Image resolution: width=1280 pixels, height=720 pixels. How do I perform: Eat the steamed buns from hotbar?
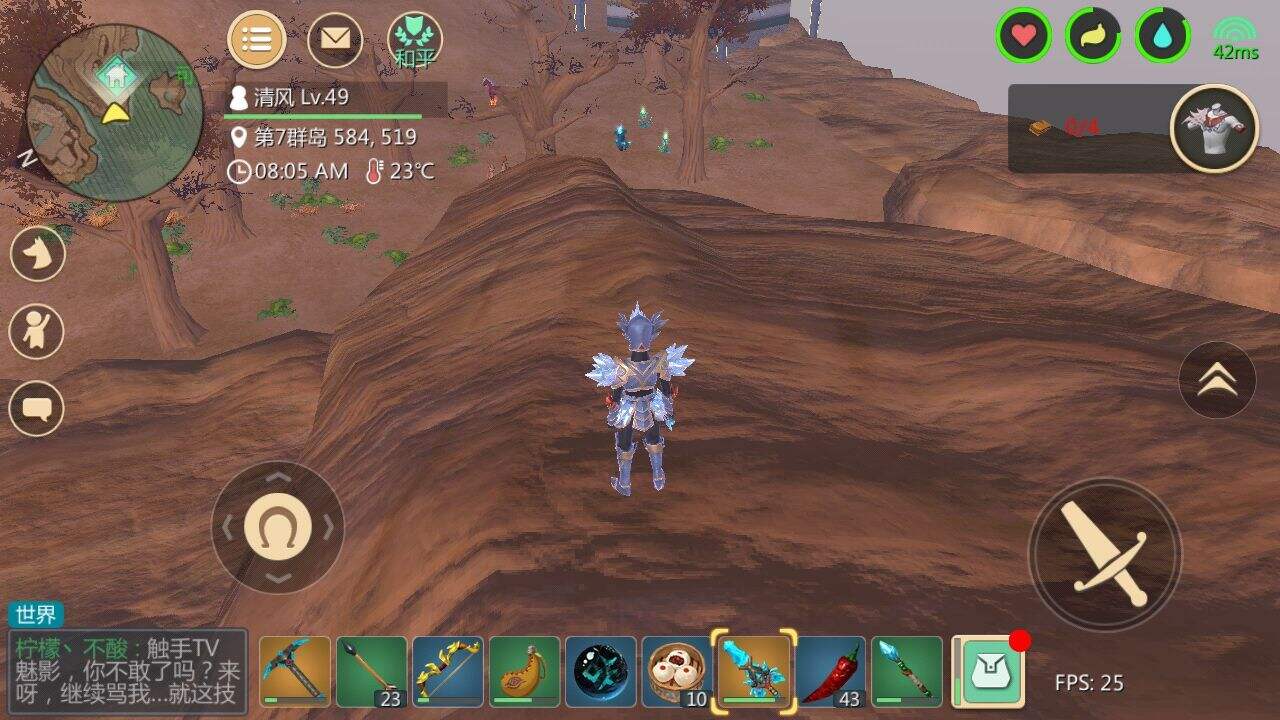pyautogui.click(x=677, y=671)
